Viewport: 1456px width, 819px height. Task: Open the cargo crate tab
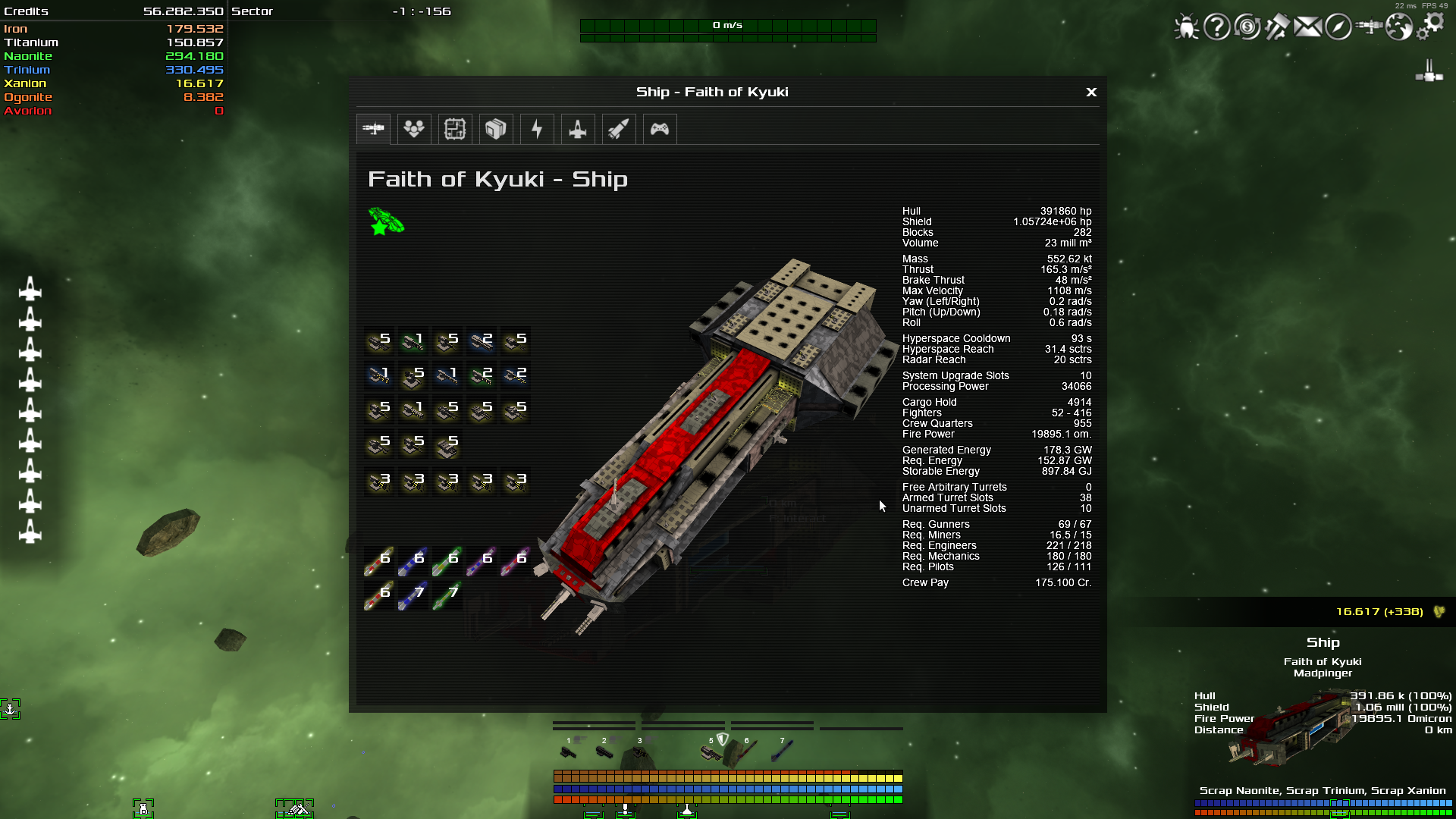click(x=496, y=129)
